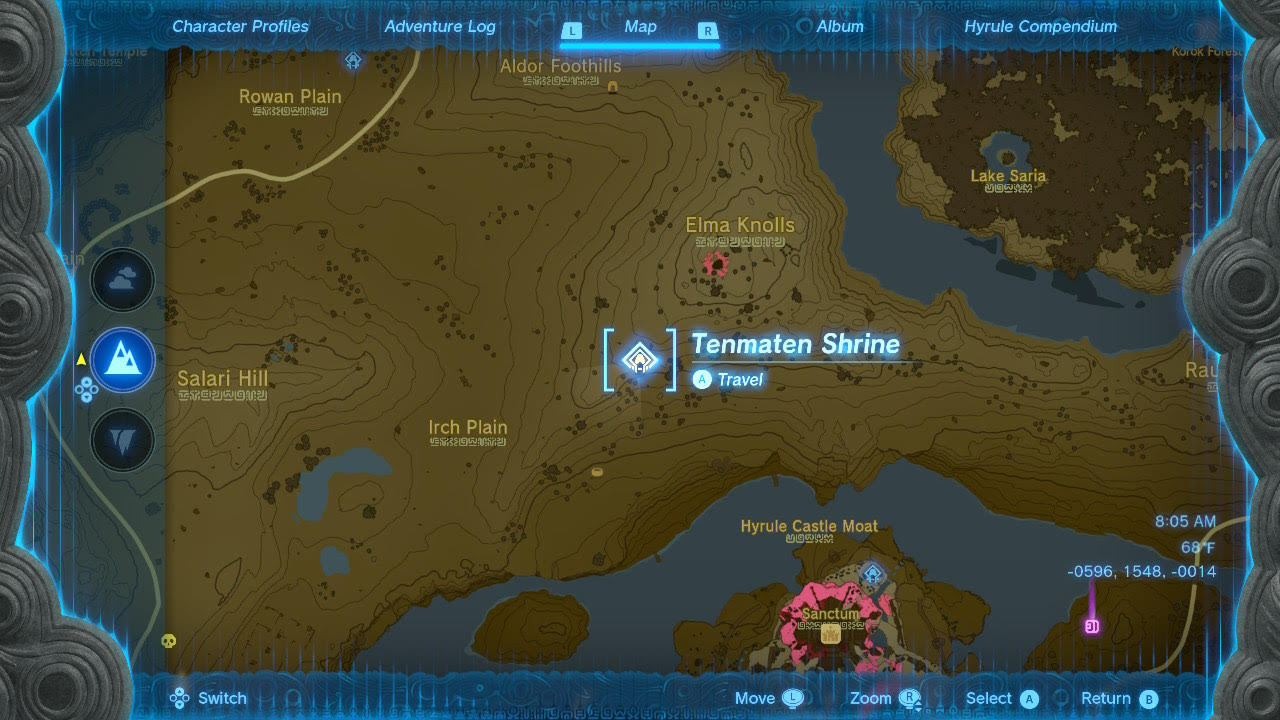Select the sky layer cloud icon
Viewport: 1280px width, 720px height.
coord(122,280)
